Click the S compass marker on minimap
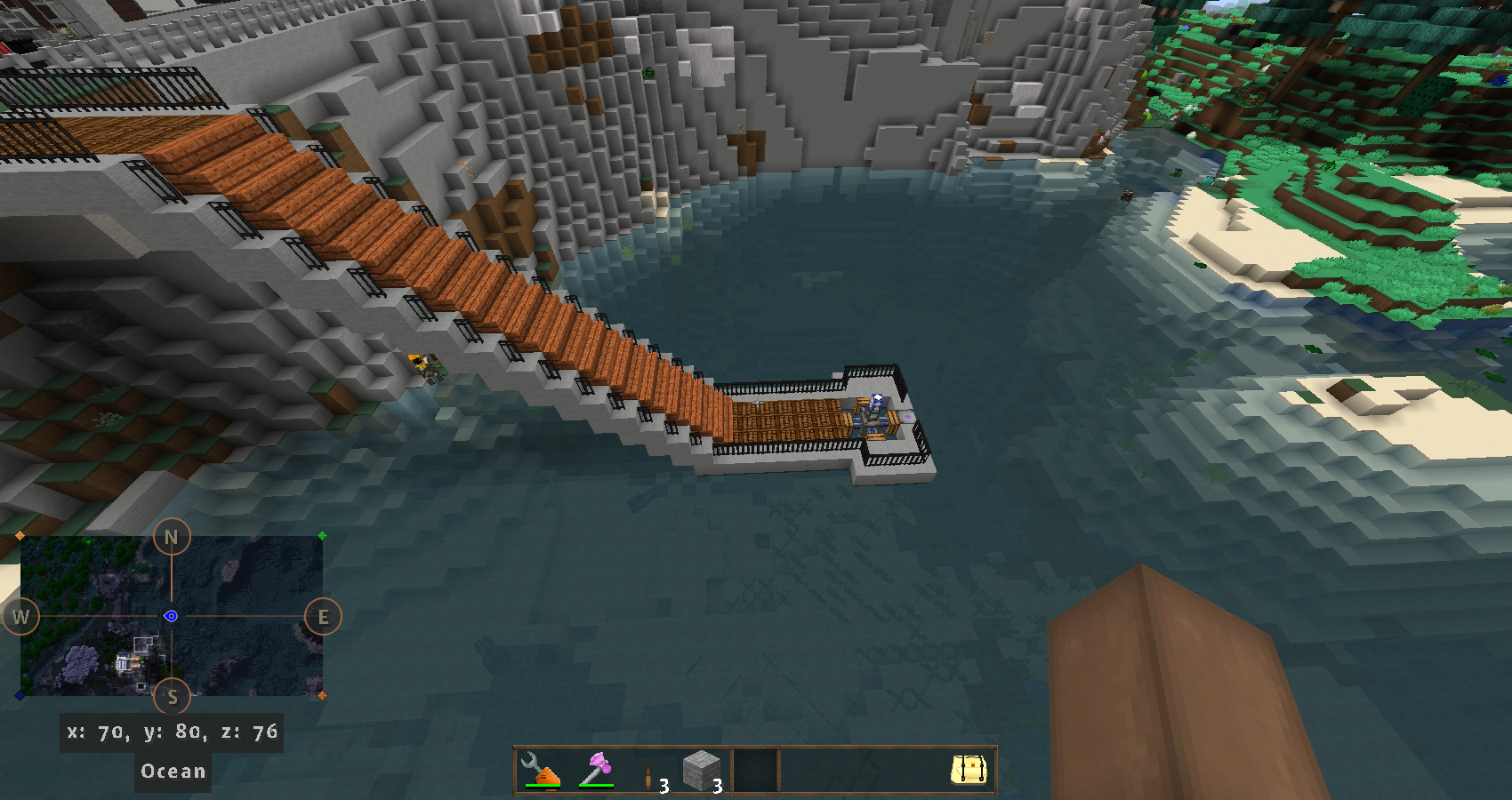The height and width of the screenshot is (800, 1512). tap(173, 698)
